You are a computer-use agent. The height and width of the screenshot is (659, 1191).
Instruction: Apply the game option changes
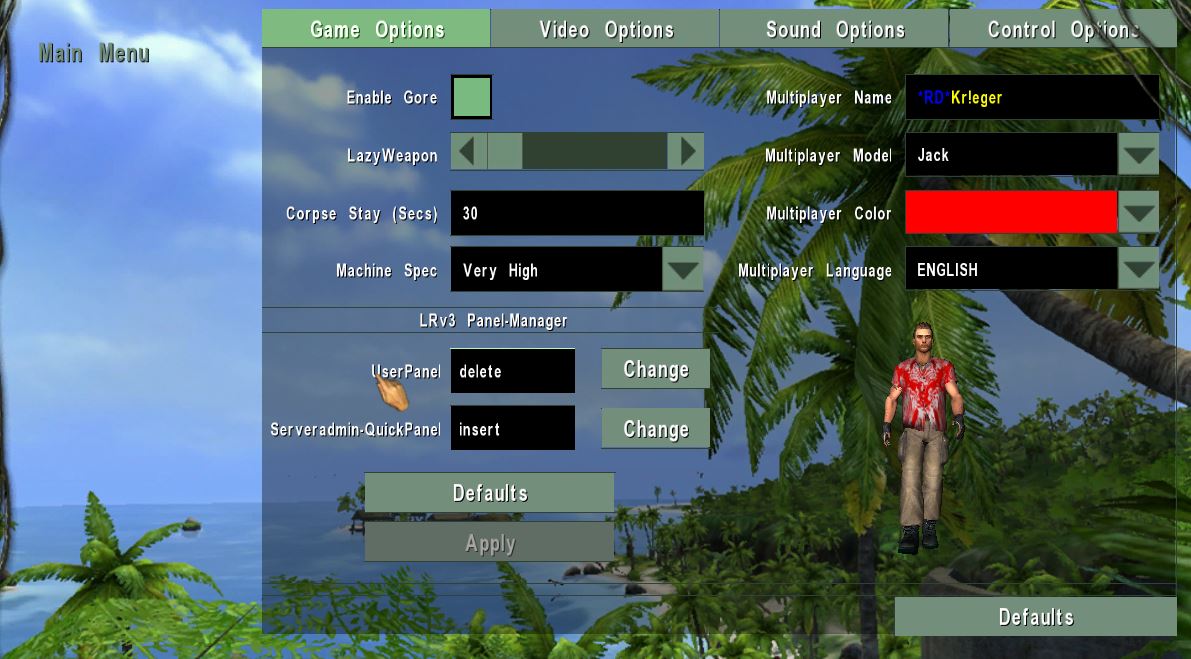[489, 543]
